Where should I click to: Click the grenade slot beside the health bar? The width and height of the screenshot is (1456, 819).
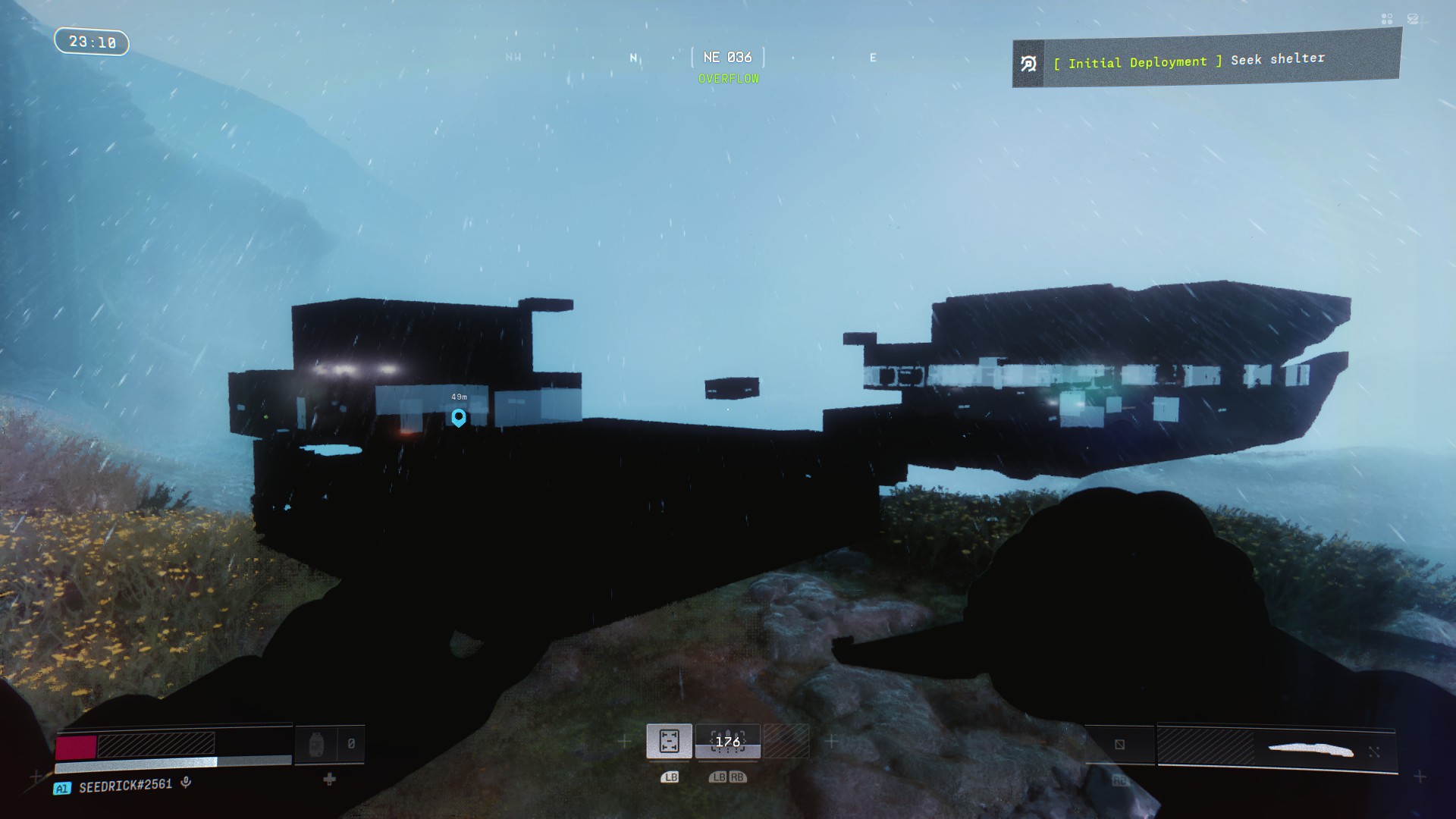[317, 745]
